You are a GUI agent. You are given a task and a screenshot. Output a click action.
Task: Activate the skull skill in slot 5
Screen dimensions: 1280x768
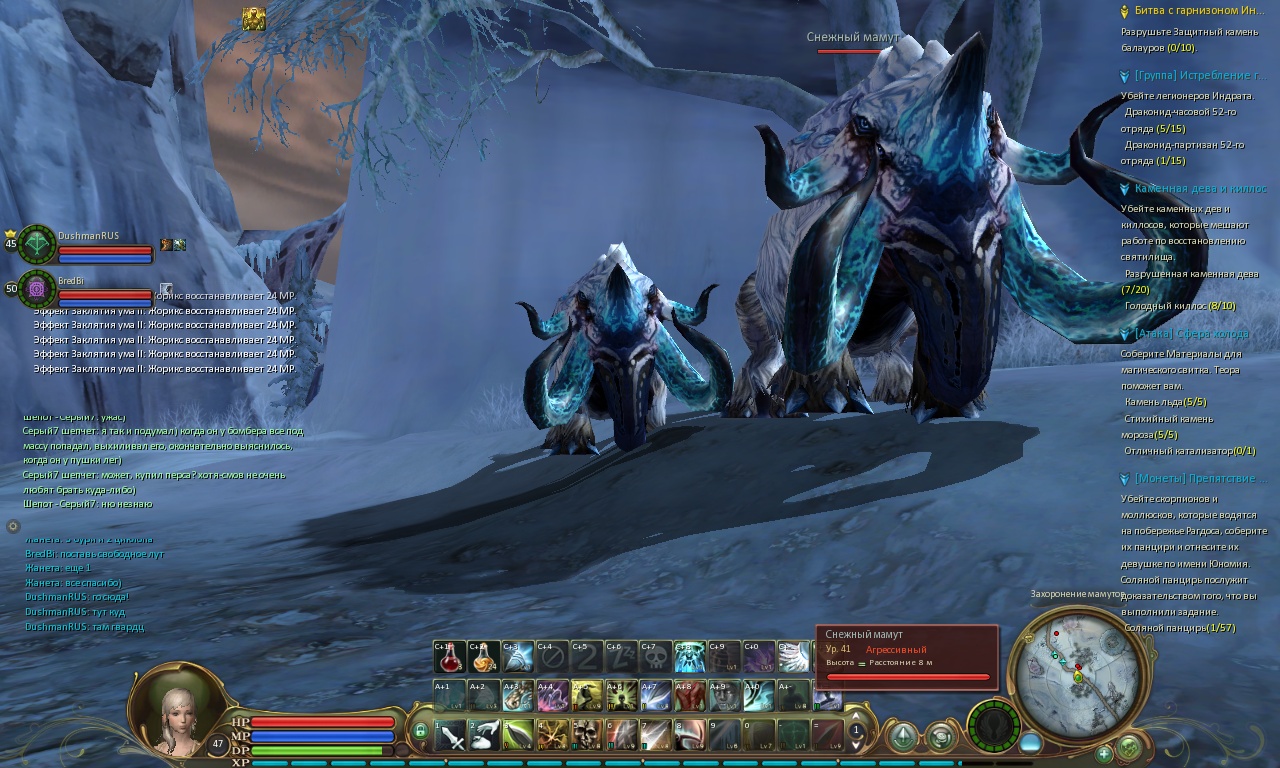(587, 735)
